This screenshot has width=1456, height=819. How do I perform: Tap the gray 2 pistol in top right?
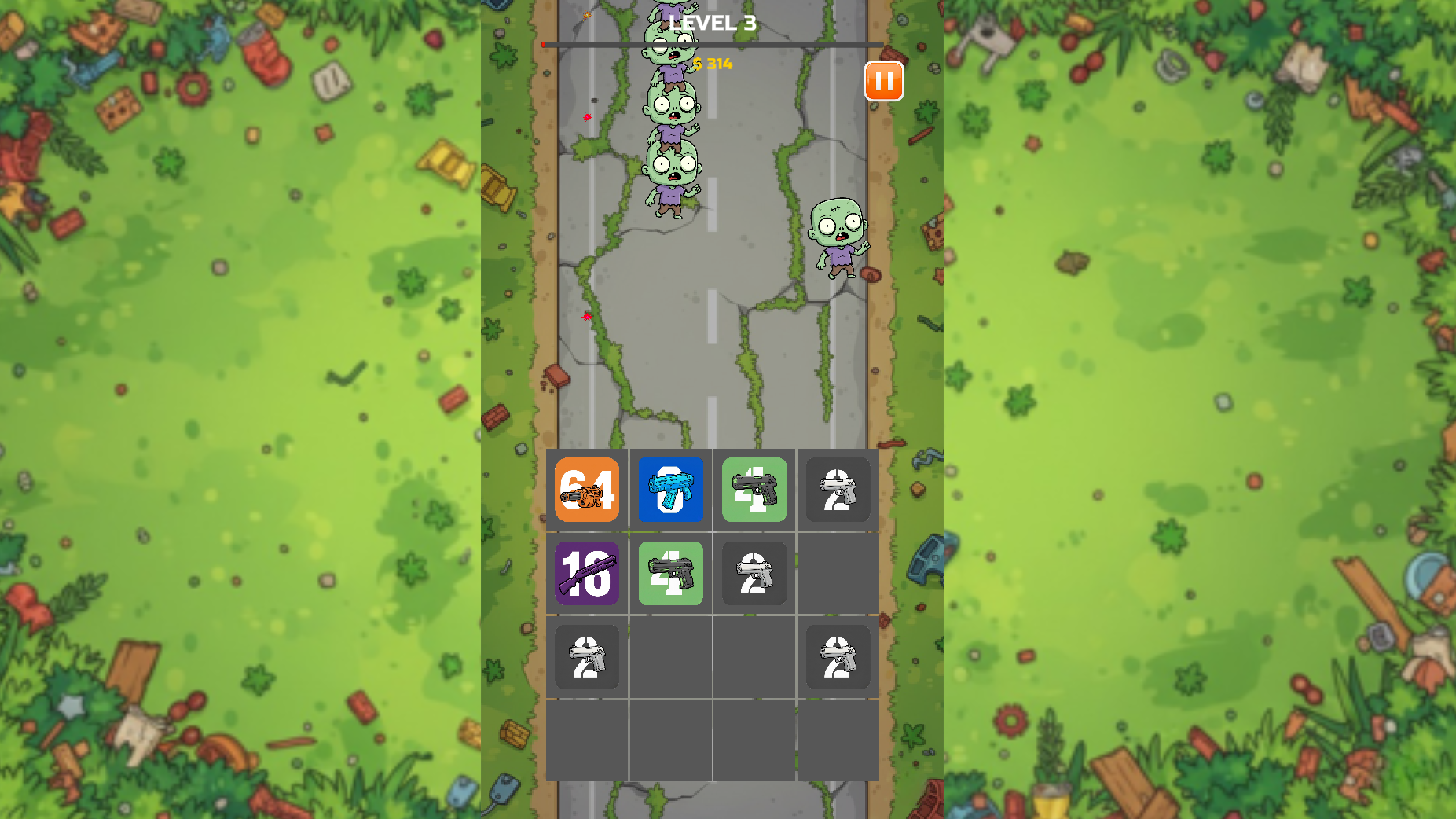pos(838,490)
